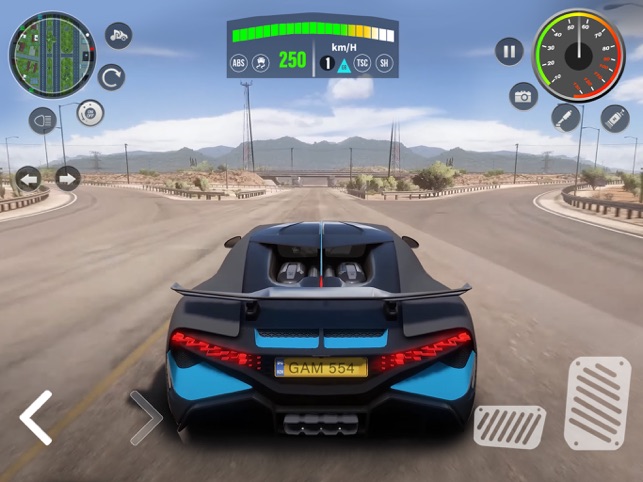The image size is (643, 482).
Task: Activate the left turn signal arrow
Action: (x=28, y=179)
